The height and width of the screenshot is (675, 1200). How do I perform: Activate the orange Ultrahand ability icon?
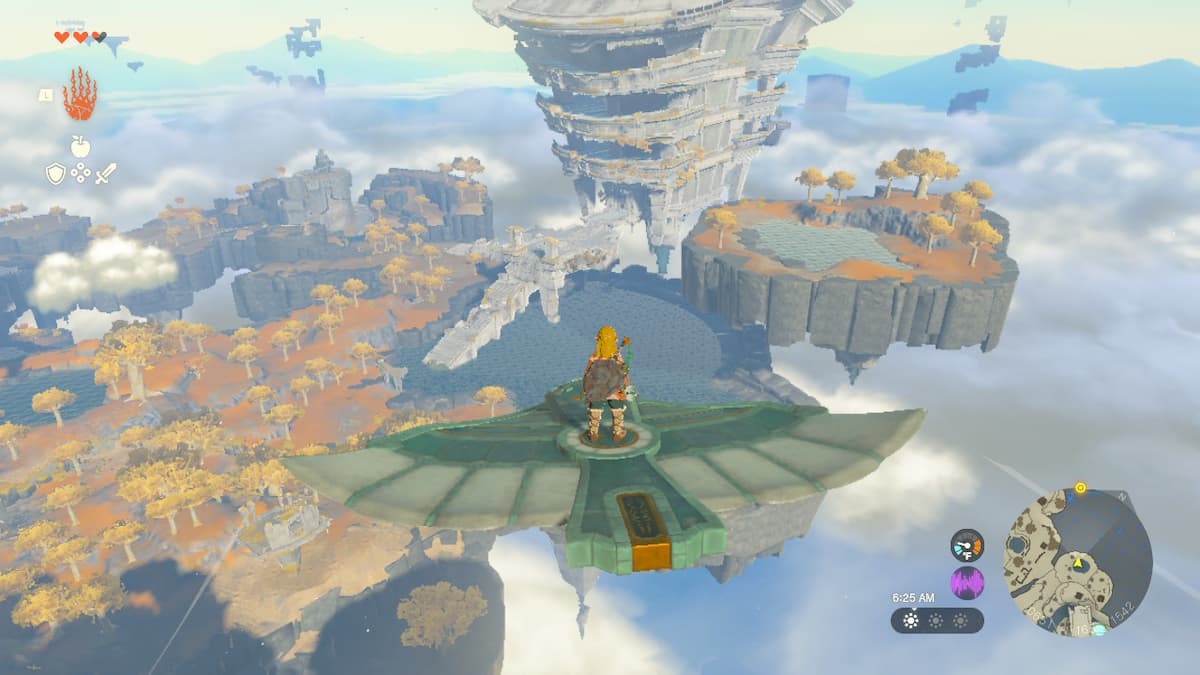(79, 94)
